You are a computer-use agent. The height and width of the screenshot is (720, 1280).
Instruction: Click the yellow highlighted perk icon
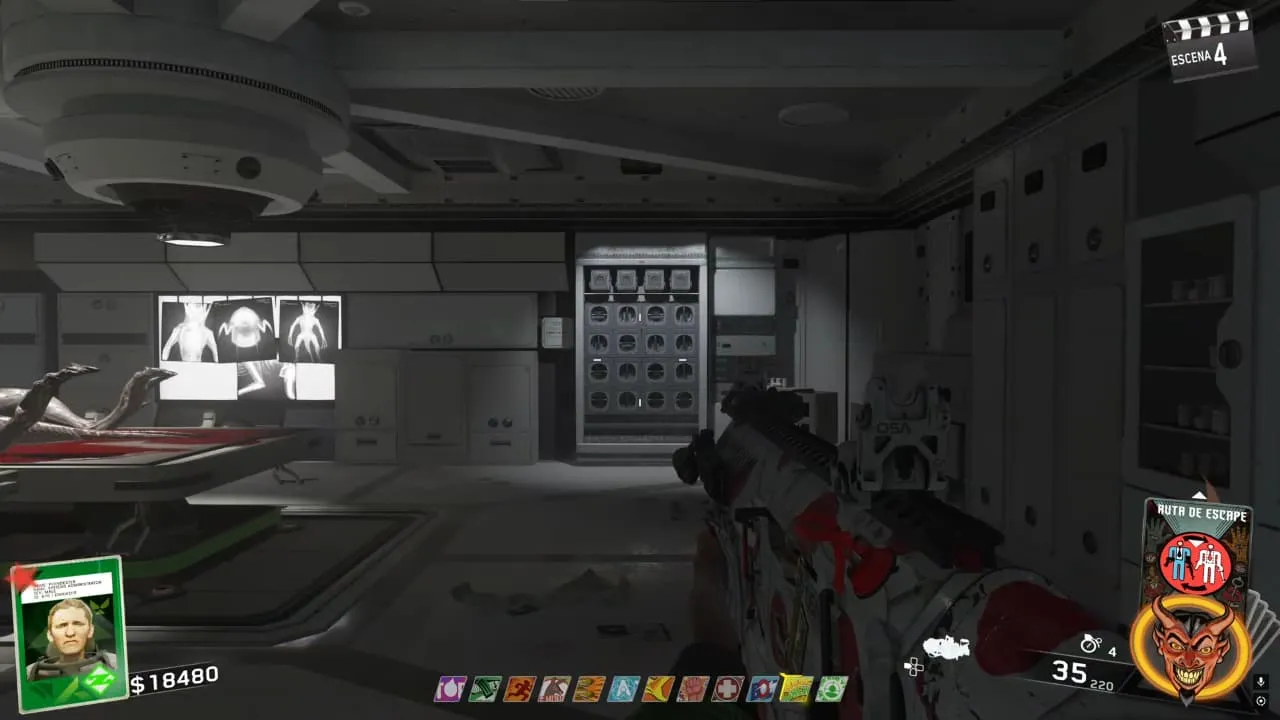[x=797, y=689]
